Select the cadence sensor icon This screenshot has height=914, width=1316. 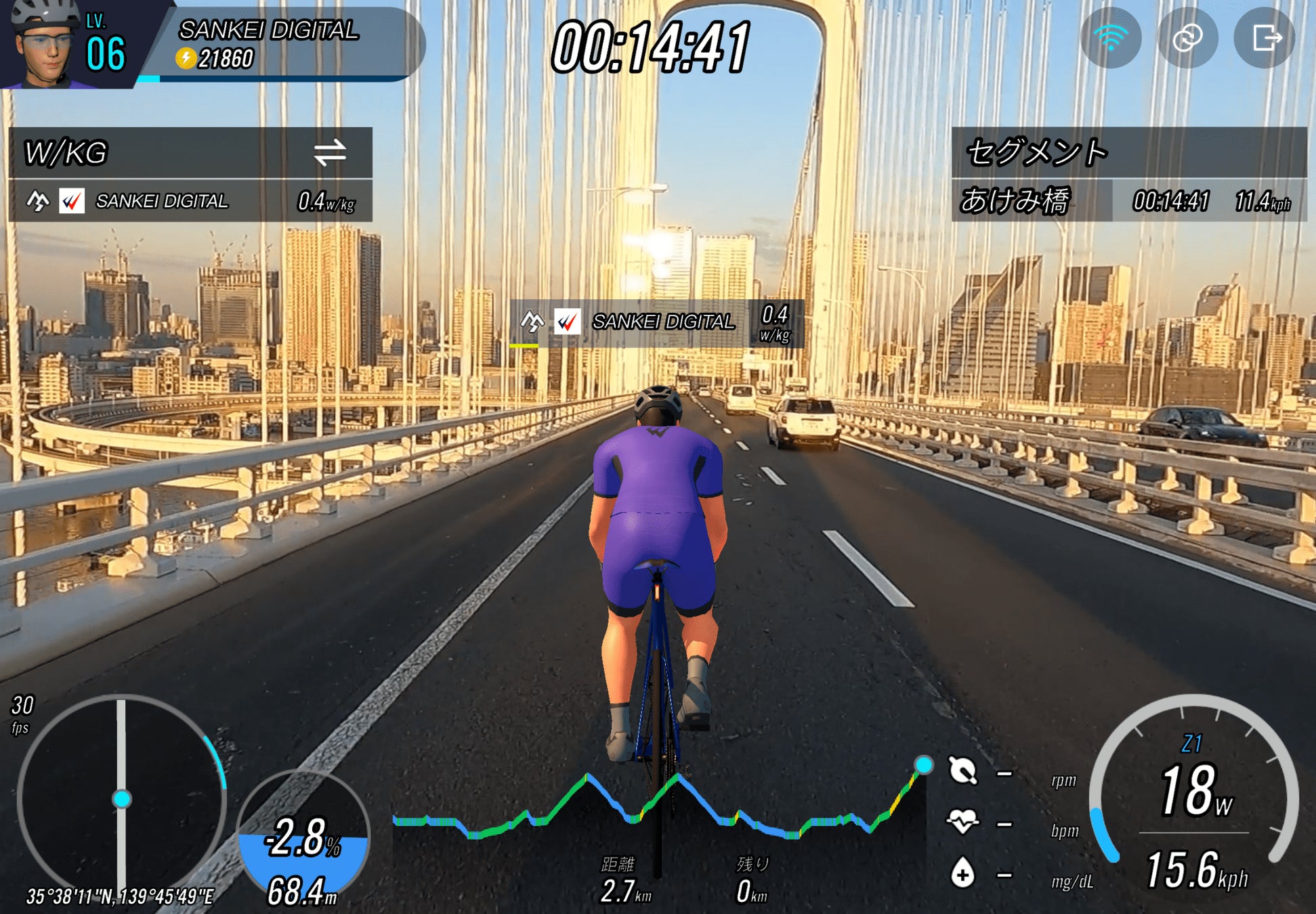click(x=962, y=770)
